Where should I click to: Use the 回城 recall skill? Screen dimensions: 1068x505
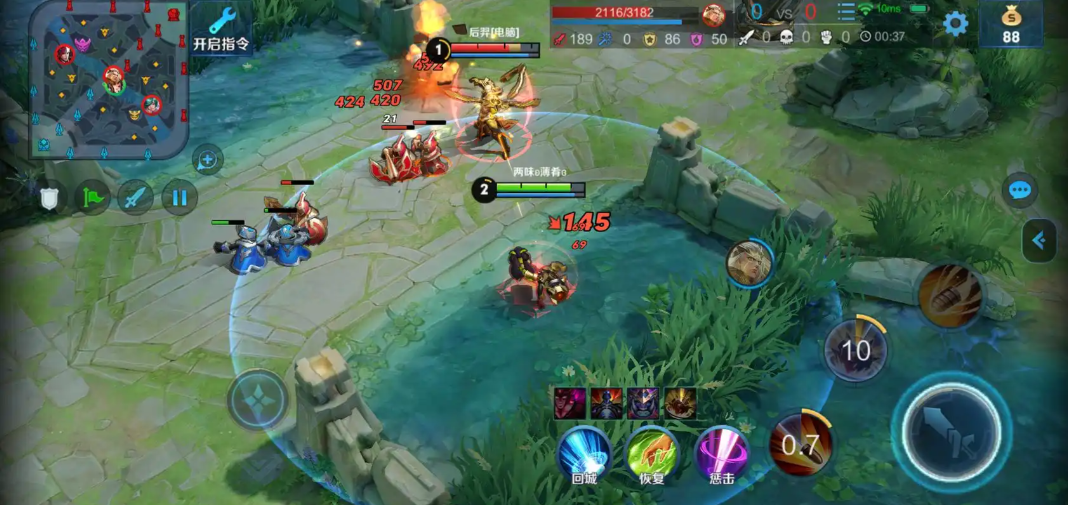click(584, 455)
